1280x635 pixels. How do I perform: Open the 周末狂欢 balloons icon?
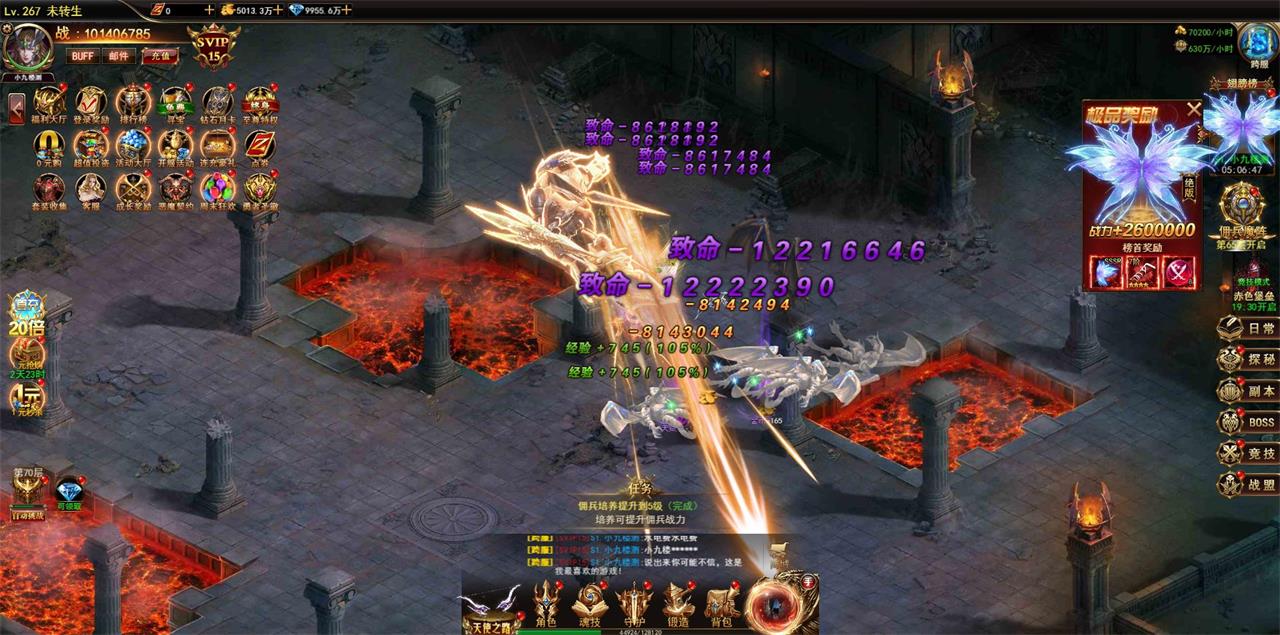click(217, 189)
